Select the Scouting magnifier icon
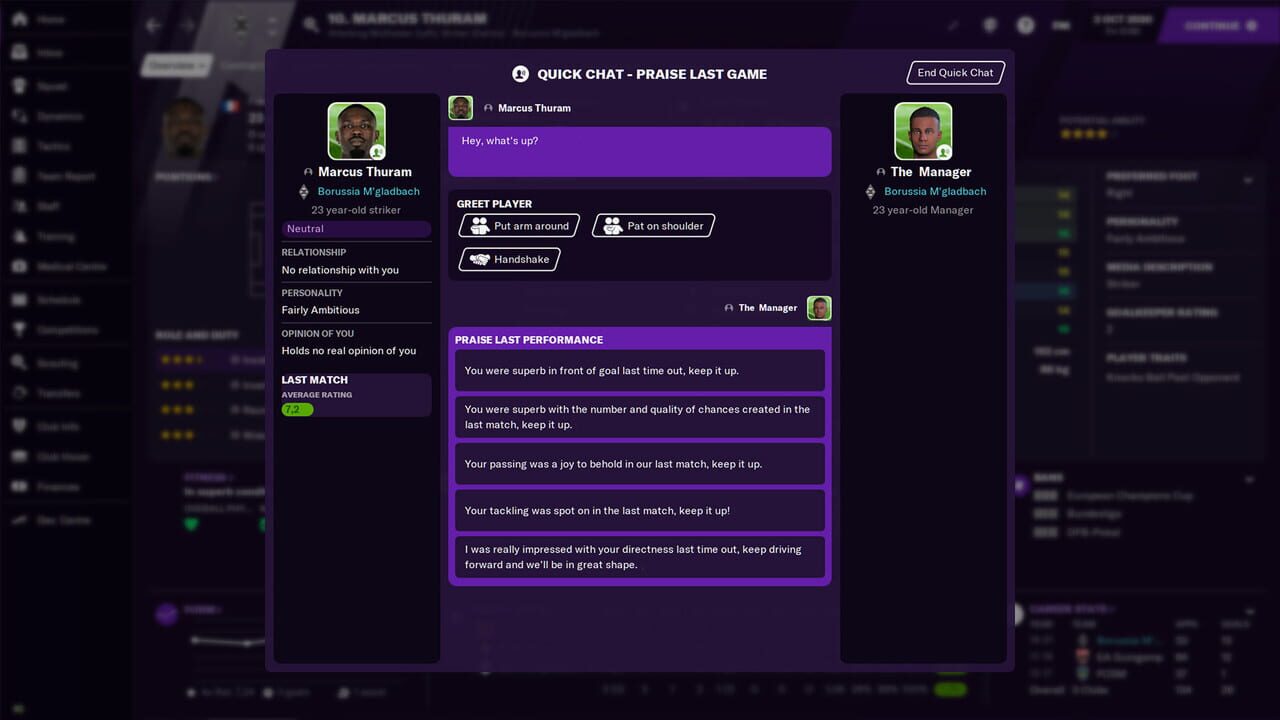 22,362
